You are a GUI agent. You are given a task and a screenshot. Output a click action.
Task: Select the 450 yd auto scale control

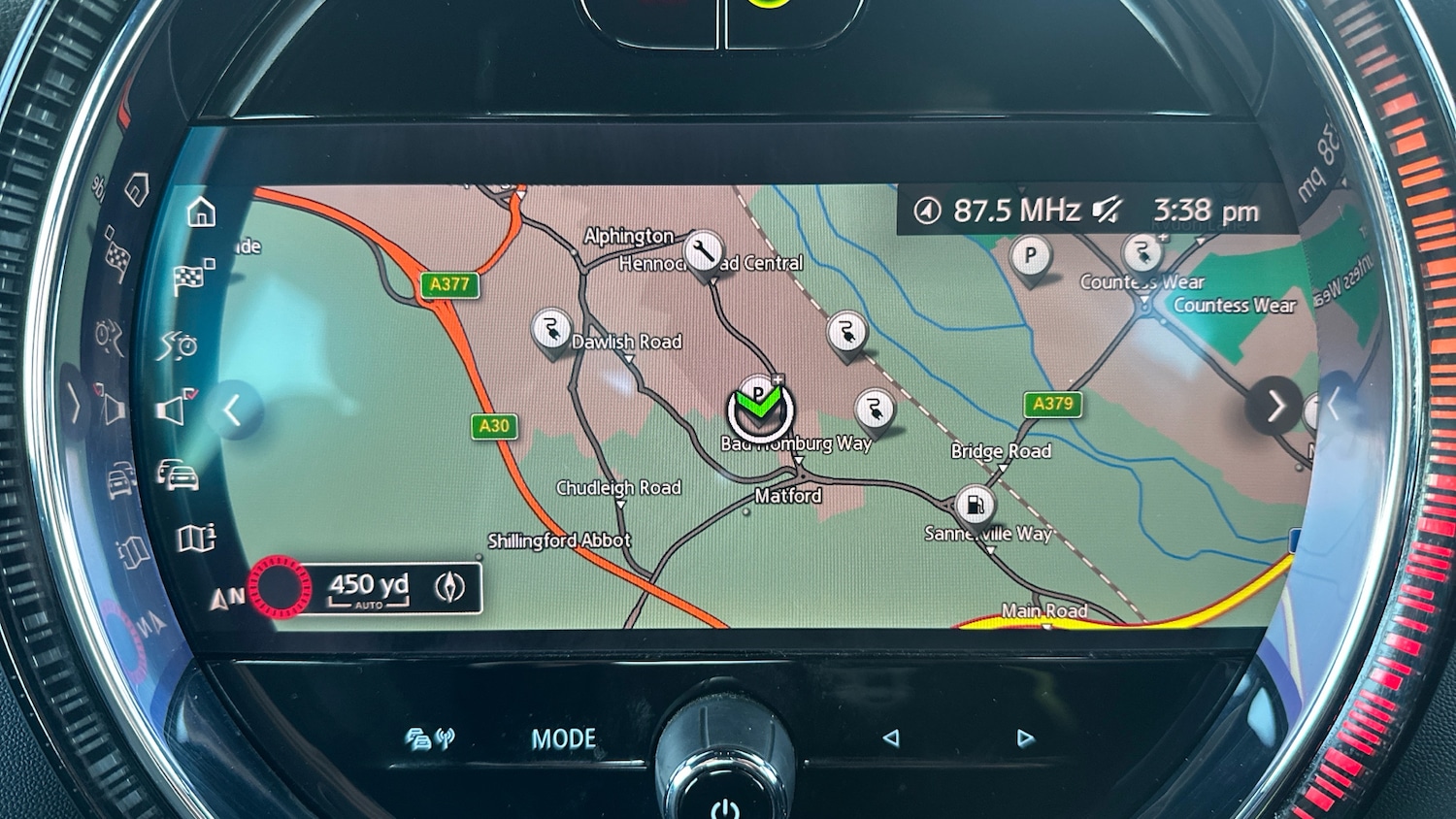pos(368,588)
